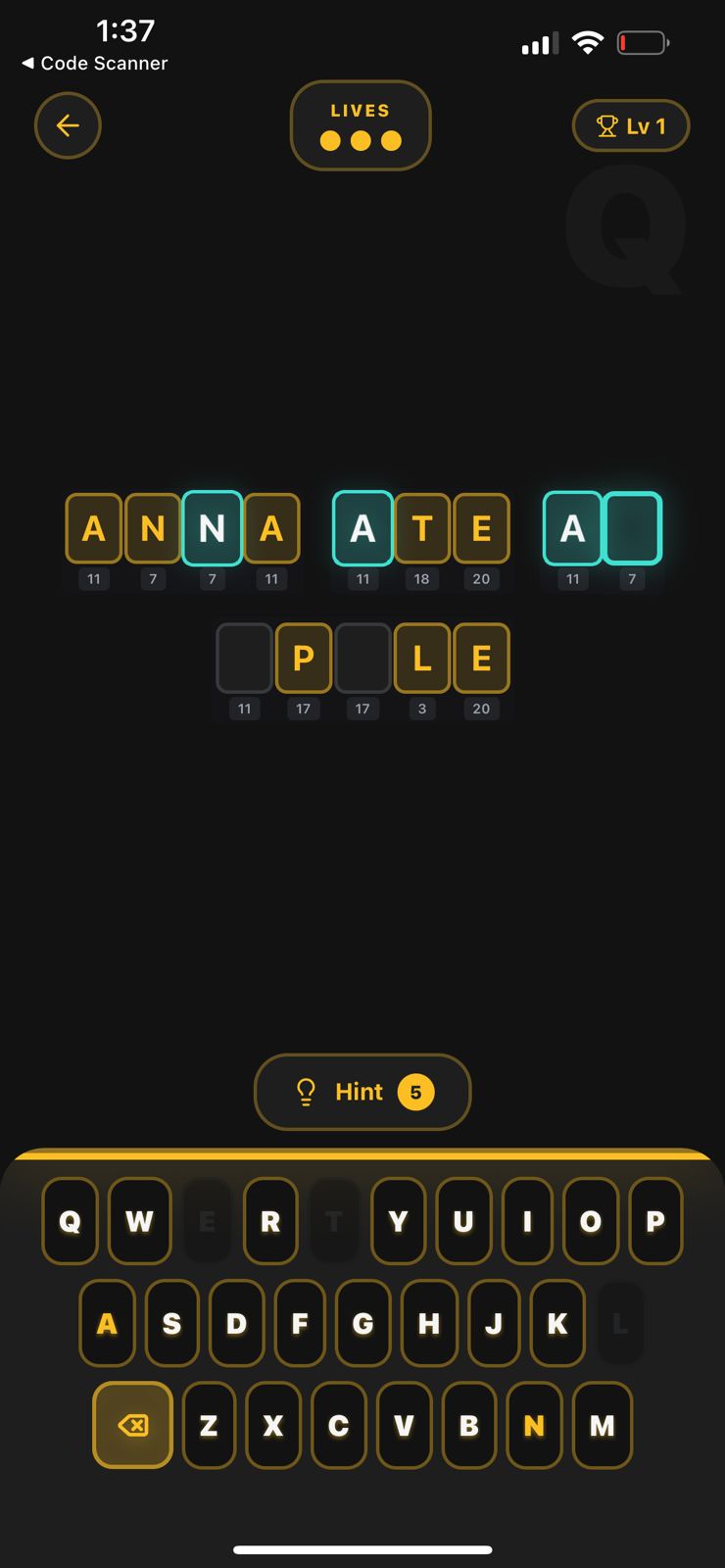Tap the S key
Viewport: 725px width, 1568px height.
coord(171,1324)
